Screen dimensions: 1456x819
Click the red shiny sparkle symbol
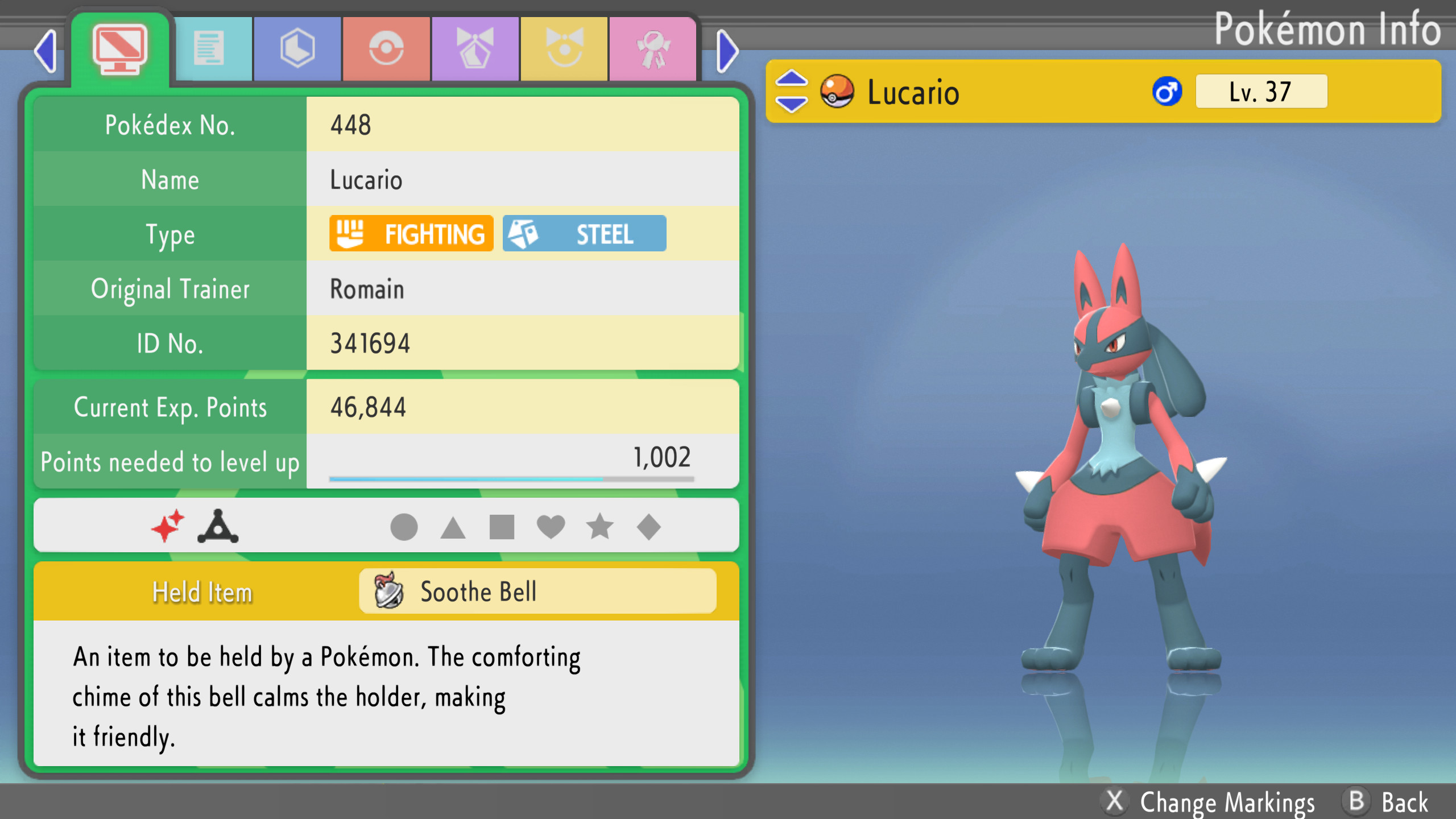(168, 526)
